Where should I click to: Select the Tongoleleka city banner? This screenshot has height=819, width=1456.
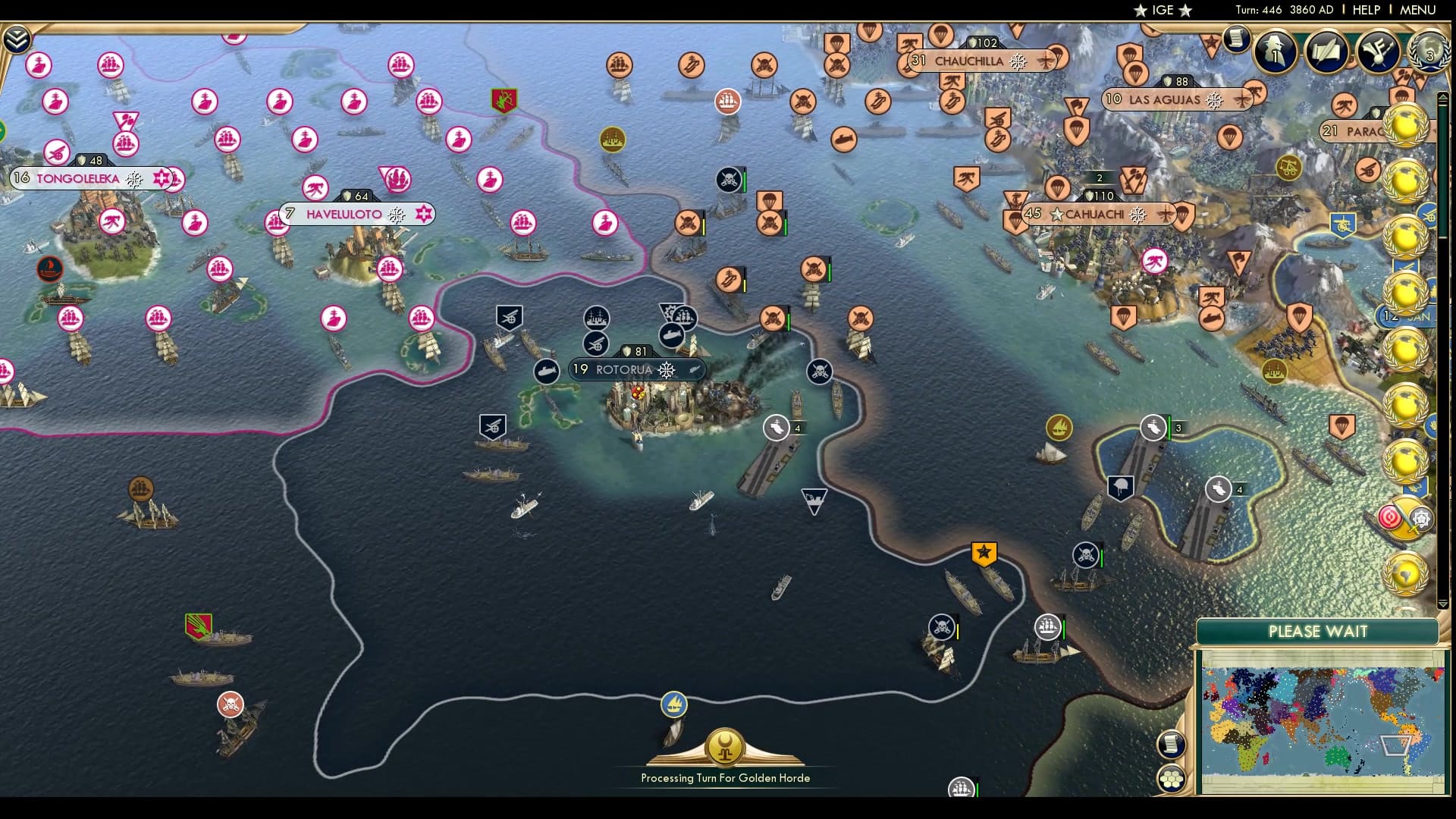76,180
